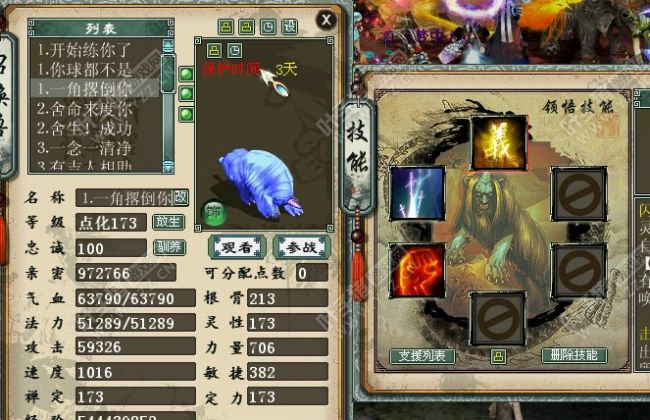Close the summon pet window

tap(325, 18)
